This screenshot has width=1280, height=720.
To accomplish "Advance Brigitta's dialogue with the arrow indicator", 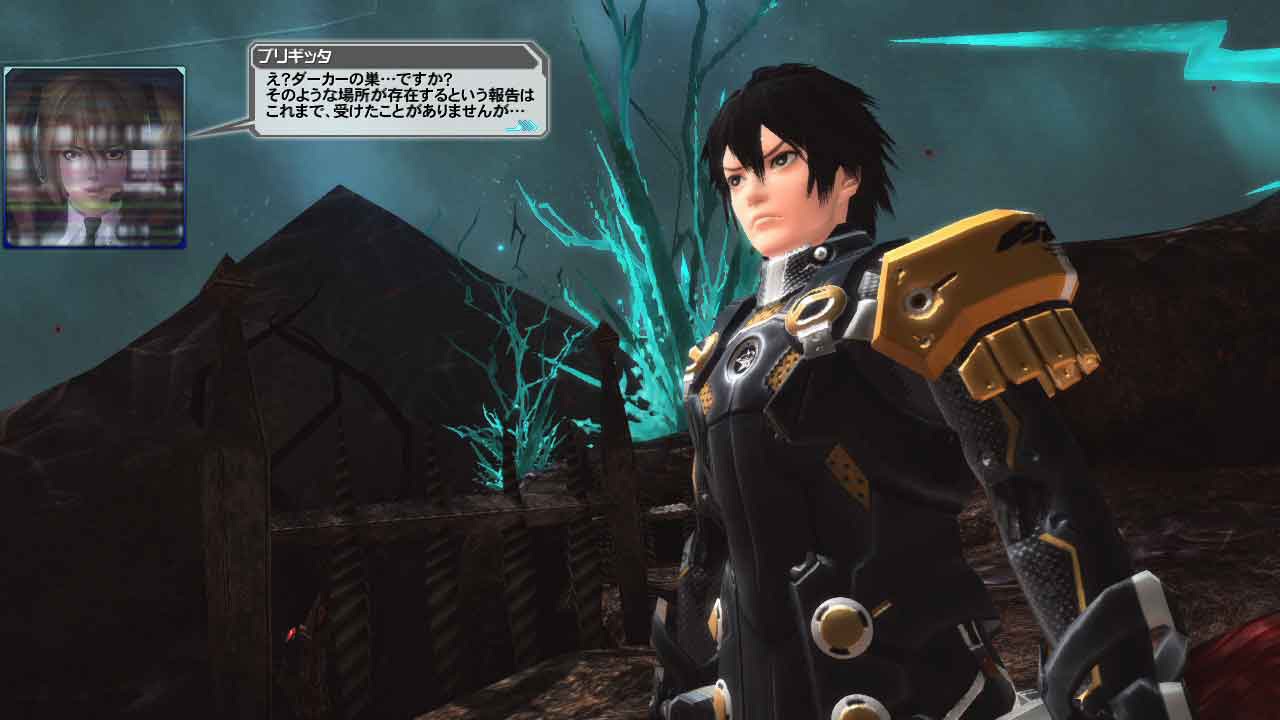I will coord(524,127).
